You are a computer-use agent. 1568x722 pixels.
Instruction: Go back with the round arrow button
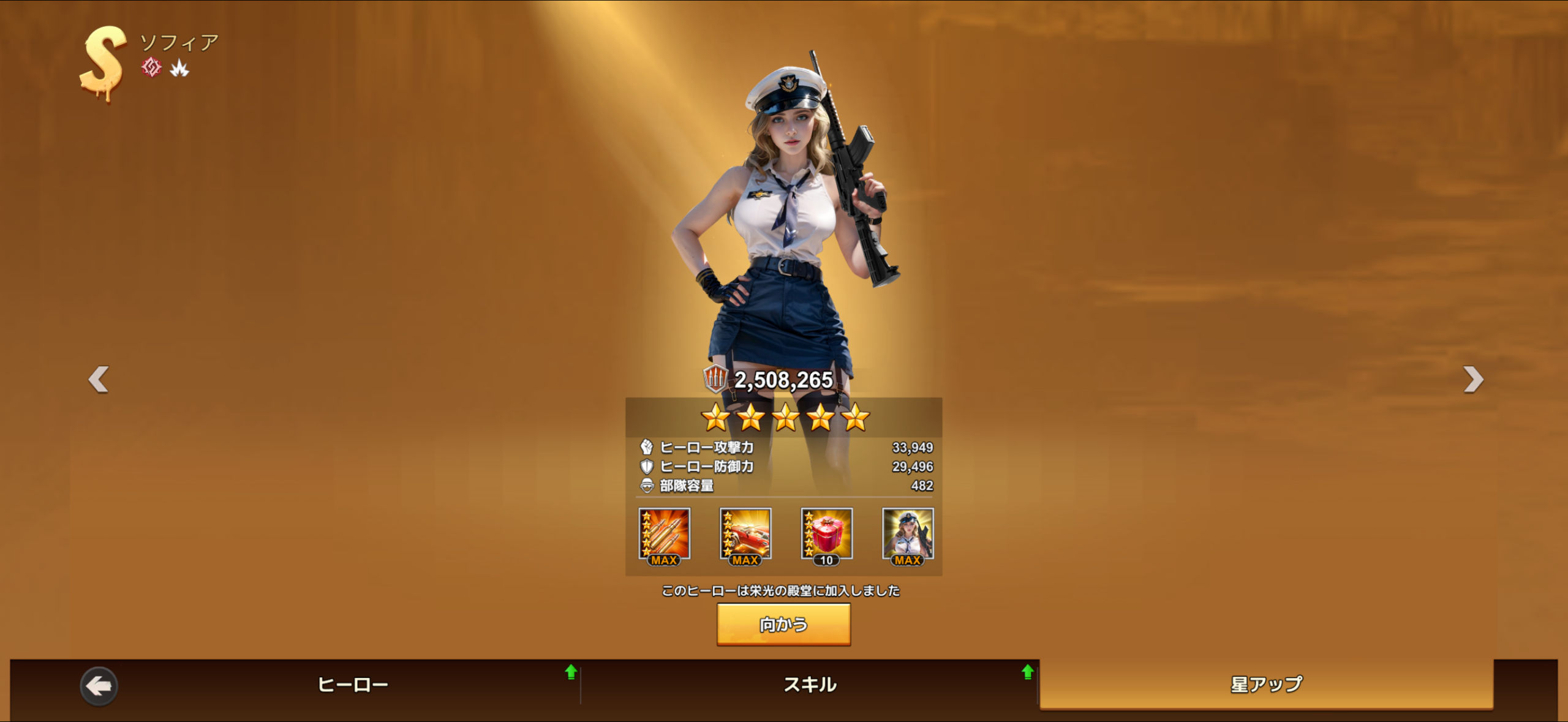click(x=99, y=686)
